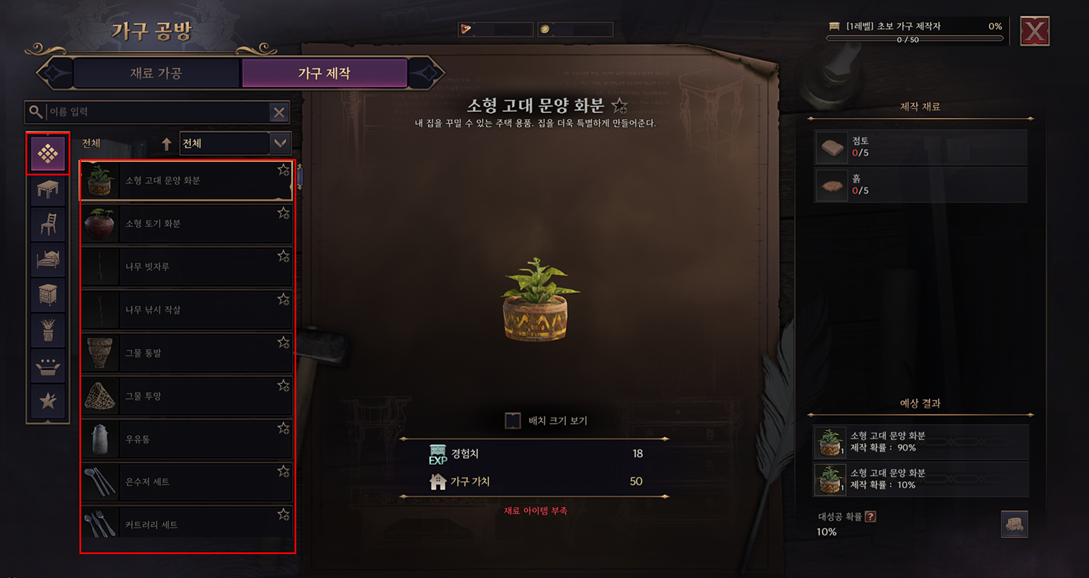Tick the 배치 크기 보기 checkbox
This screenshot has height=578, width=1089.
(513, 420)
